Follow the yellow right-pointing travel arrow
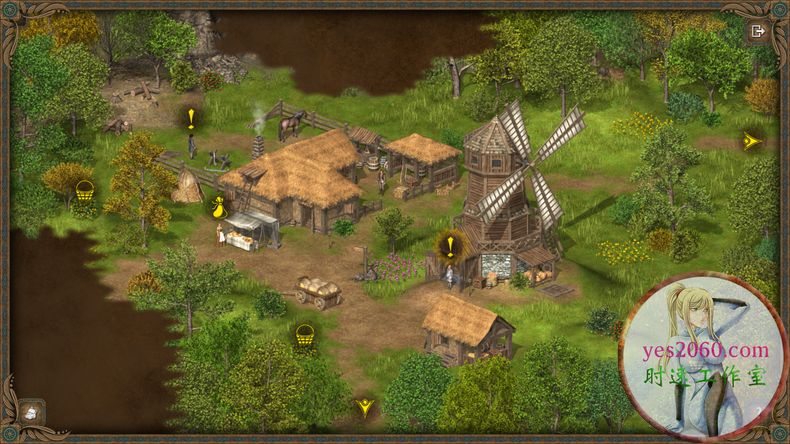 pos(751,141)
